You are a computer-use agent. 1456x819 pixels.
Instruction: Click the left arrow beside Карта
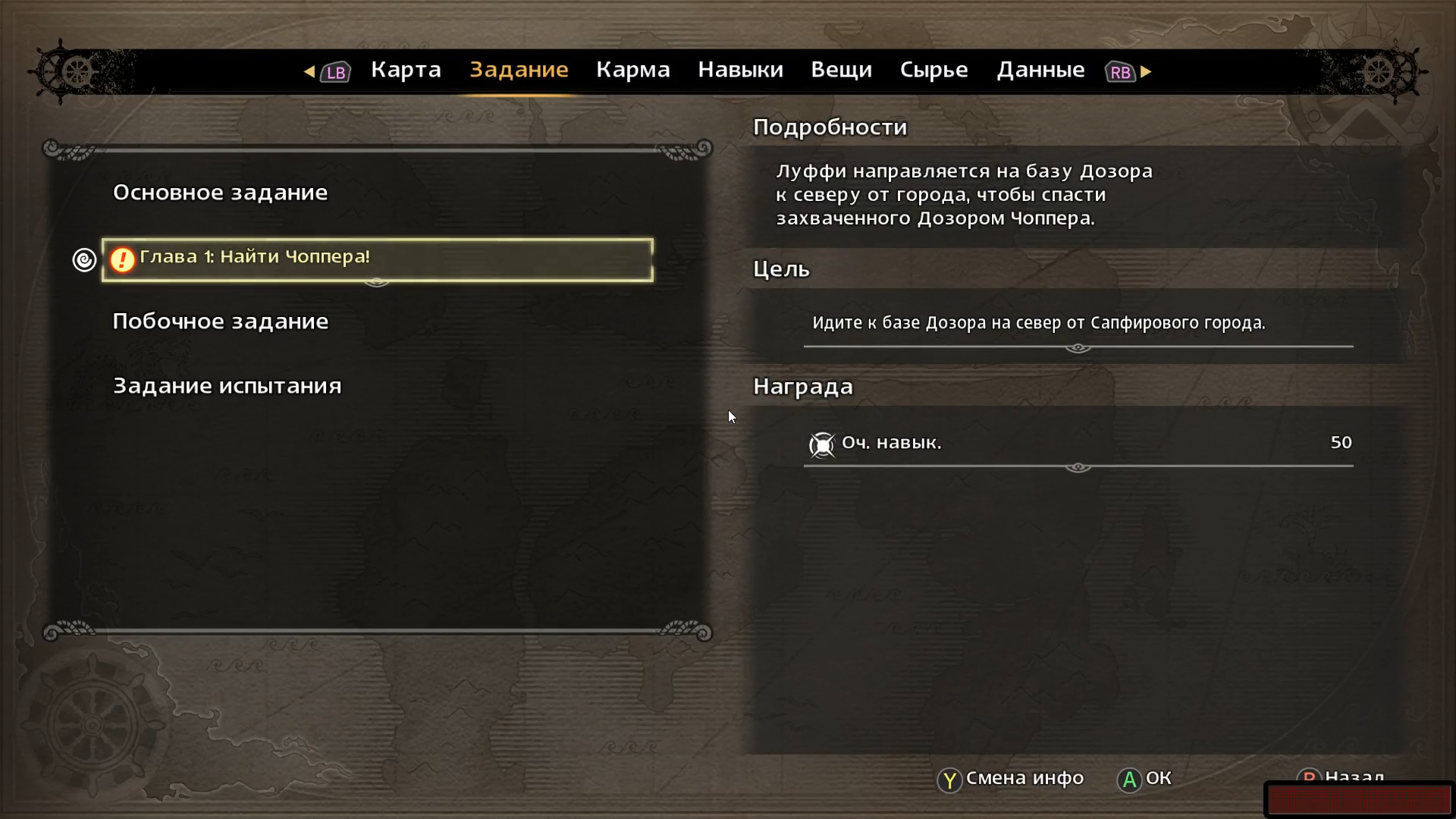pyautogui.click(x=309, y=71)
